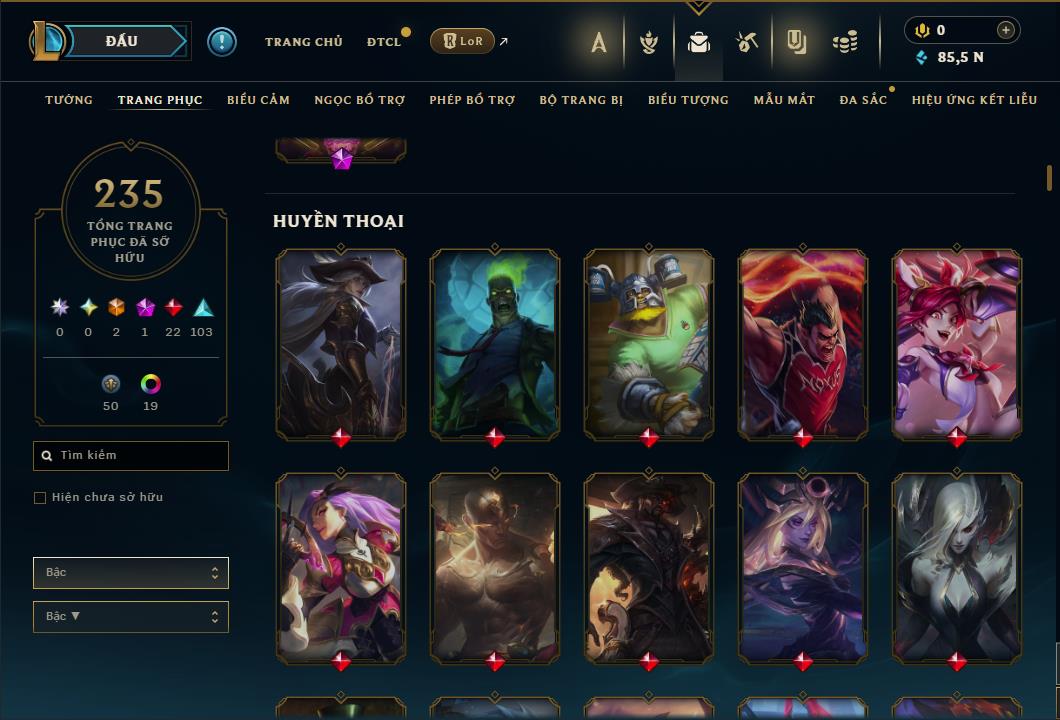The width and height of the screenshot is (1060, 720).
Task: Click the ĐẤU play button
Action: click(121, 41)
